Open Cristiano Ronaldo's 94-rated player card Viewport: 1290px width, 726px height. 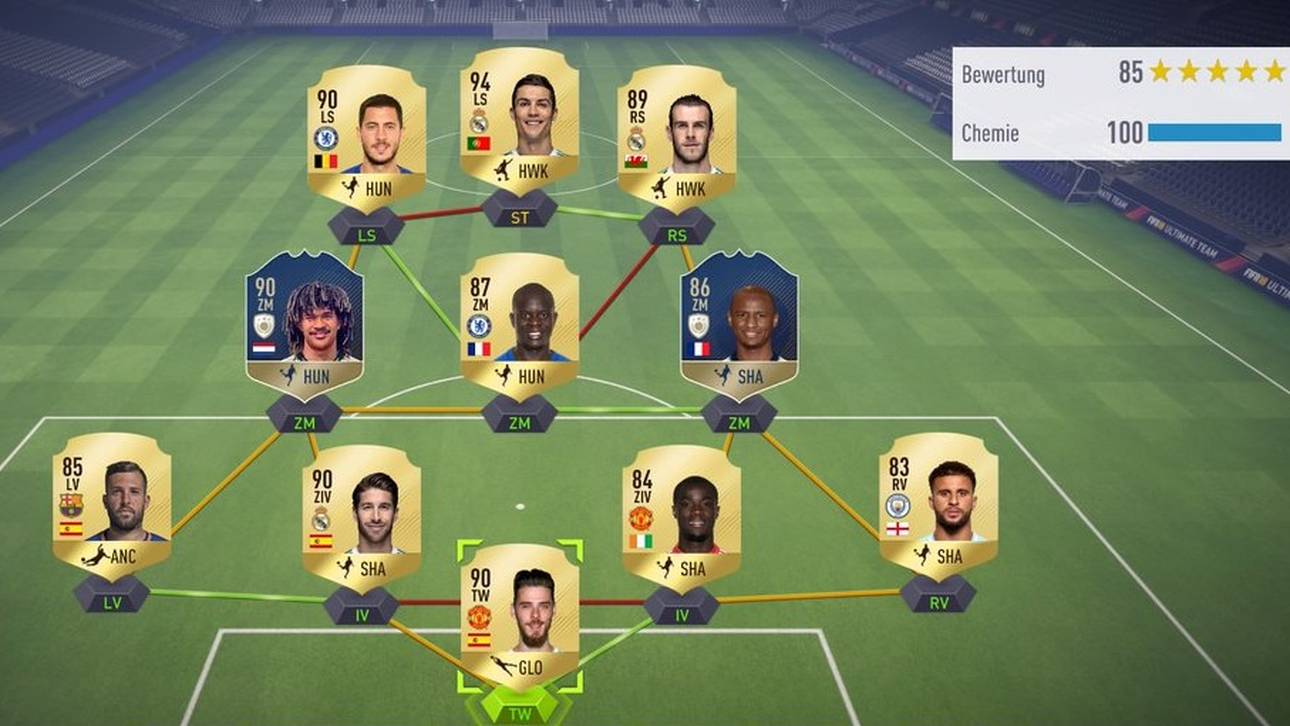[x=520, y=130]
